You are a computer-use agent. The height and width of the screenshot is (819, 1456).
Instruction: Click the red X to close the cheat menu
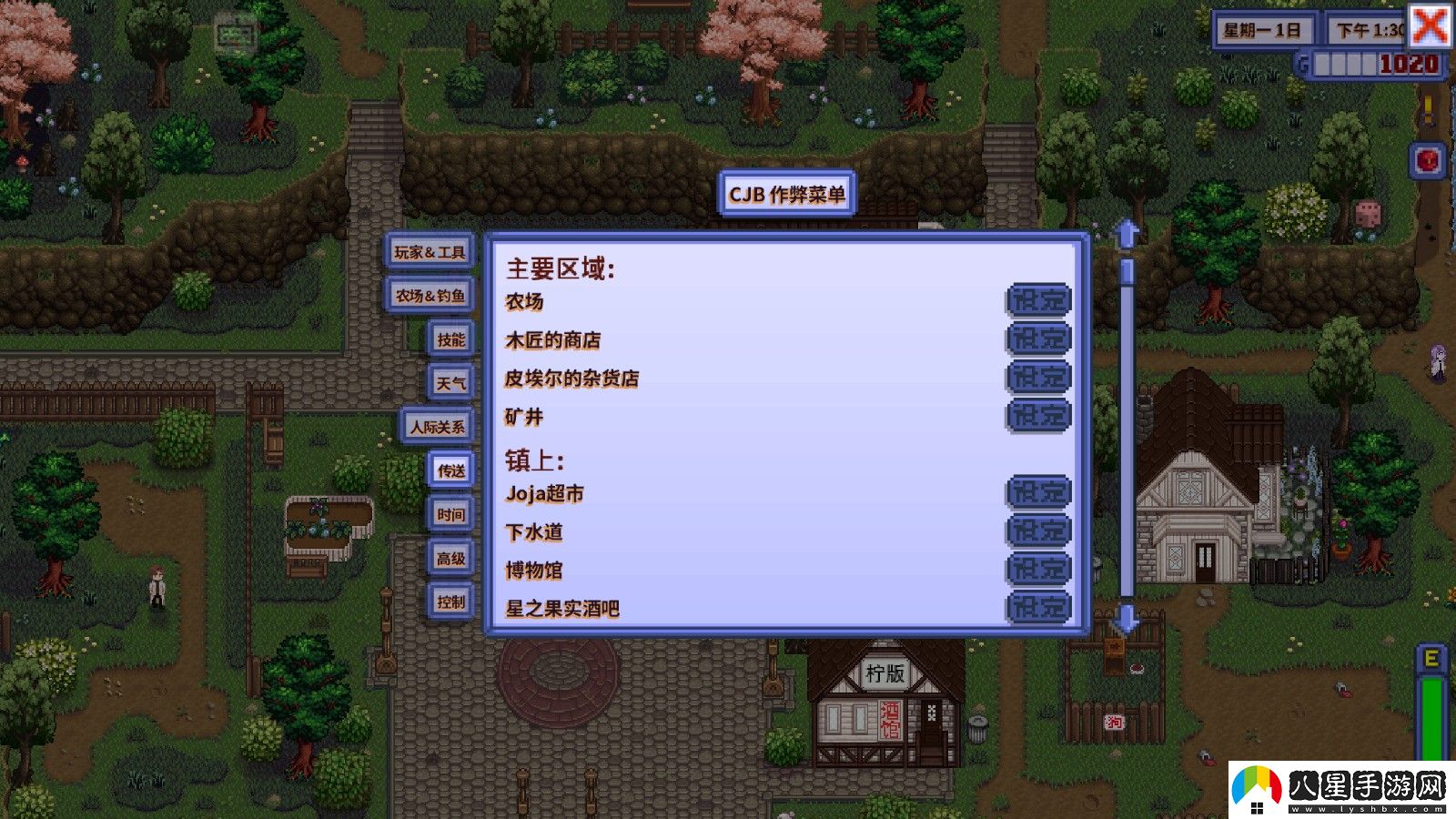click(1431, 28)
